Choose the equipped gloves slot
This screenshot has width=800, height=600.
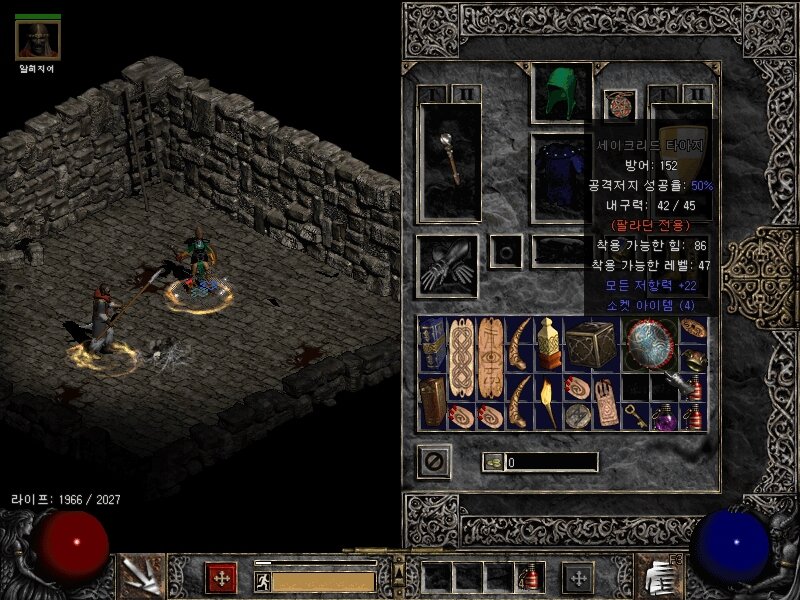tap(447, 264)
